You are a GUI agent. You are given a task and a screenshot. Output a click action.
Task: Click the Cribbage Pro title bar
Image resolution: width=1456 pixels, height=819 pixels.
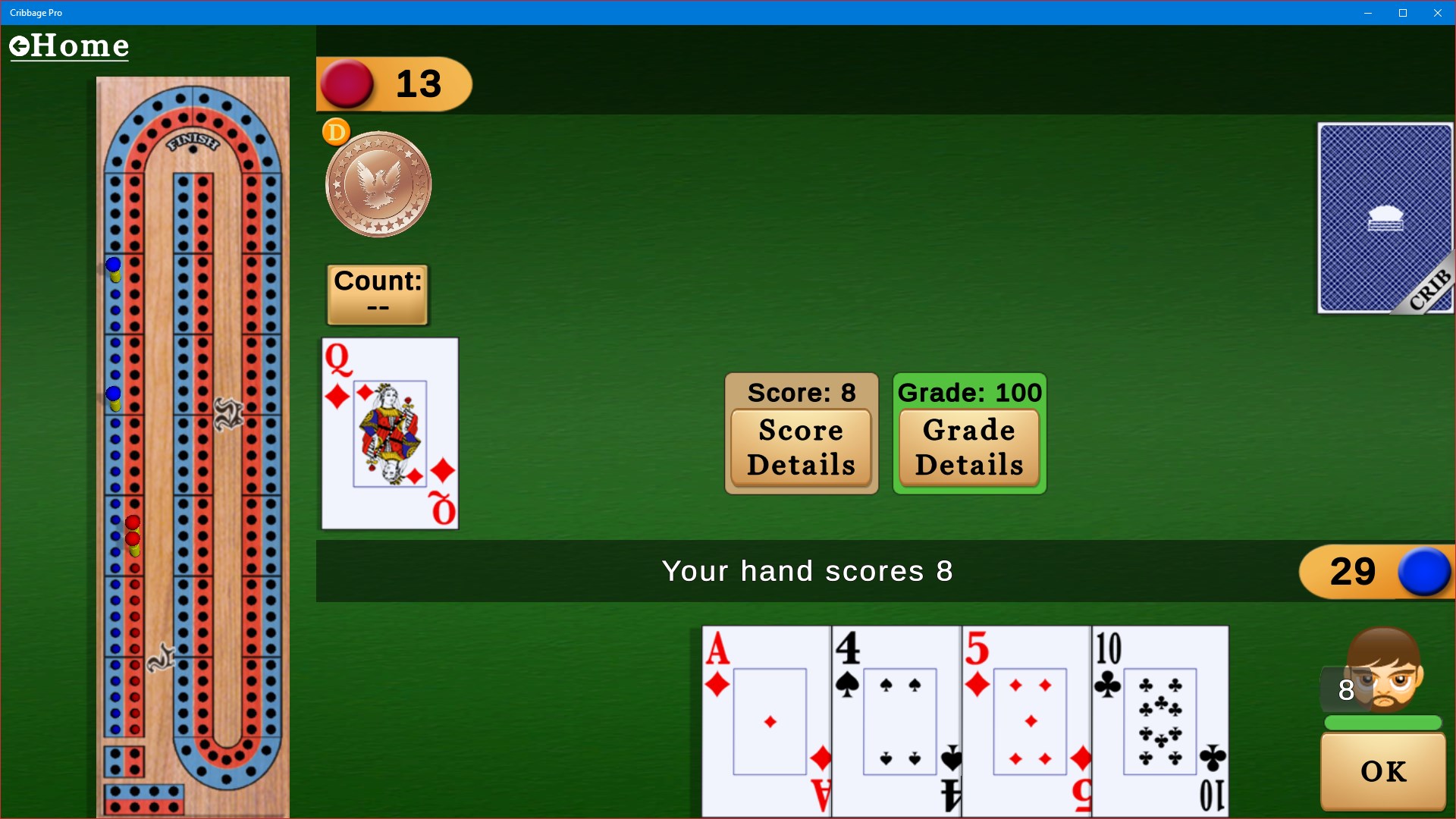[36, 12]
